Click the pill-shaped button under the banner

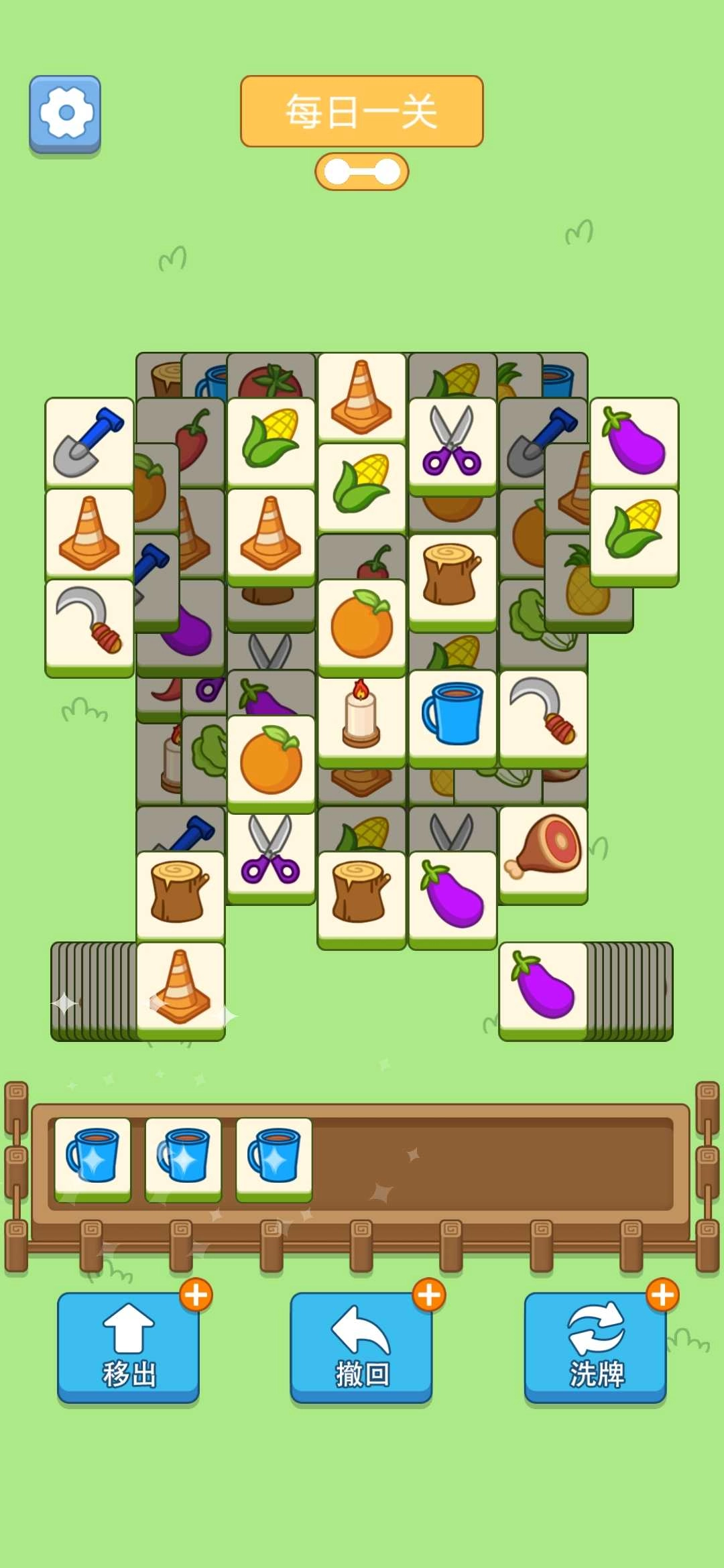click(x=361, y=172)
